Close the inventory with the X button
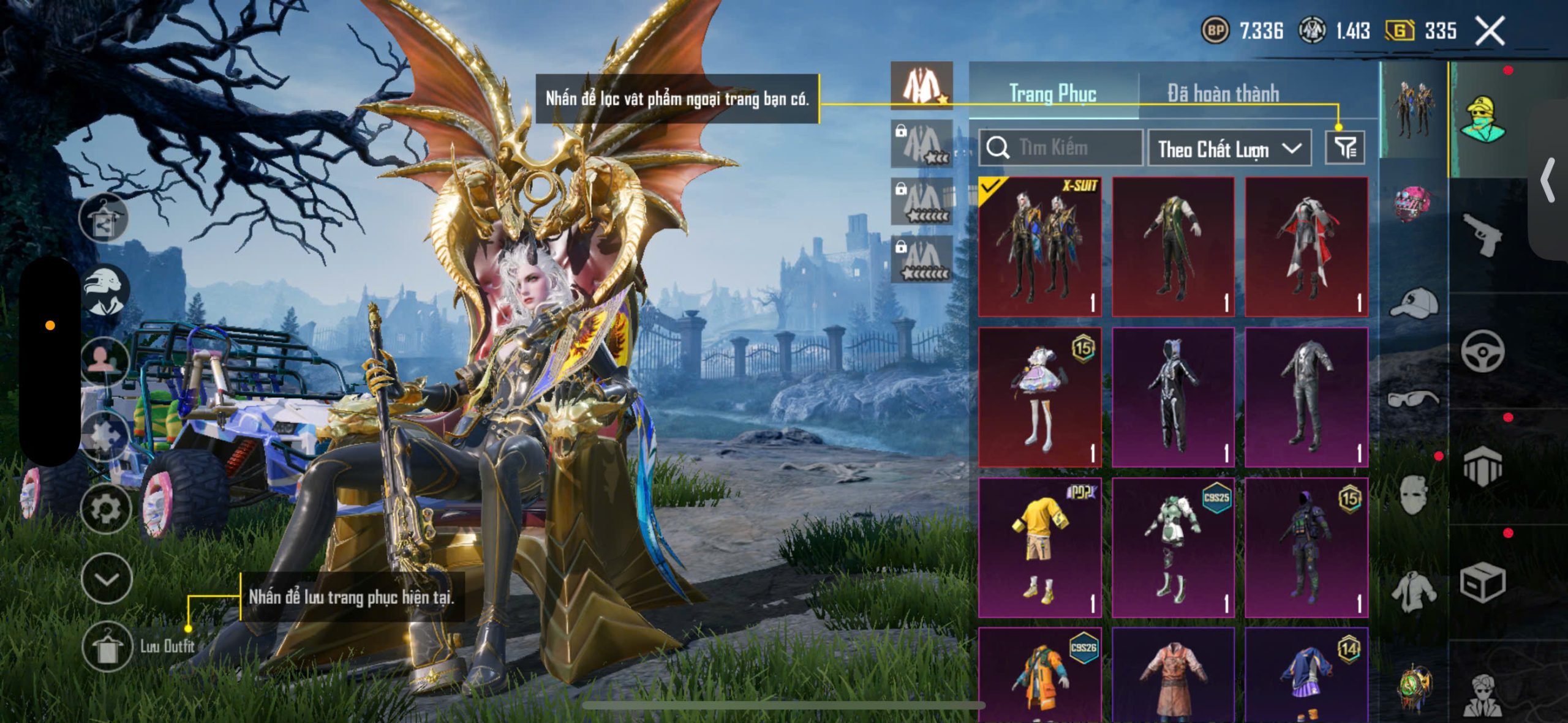The height and width of the screenshot is (723, 1568). 1490,31
